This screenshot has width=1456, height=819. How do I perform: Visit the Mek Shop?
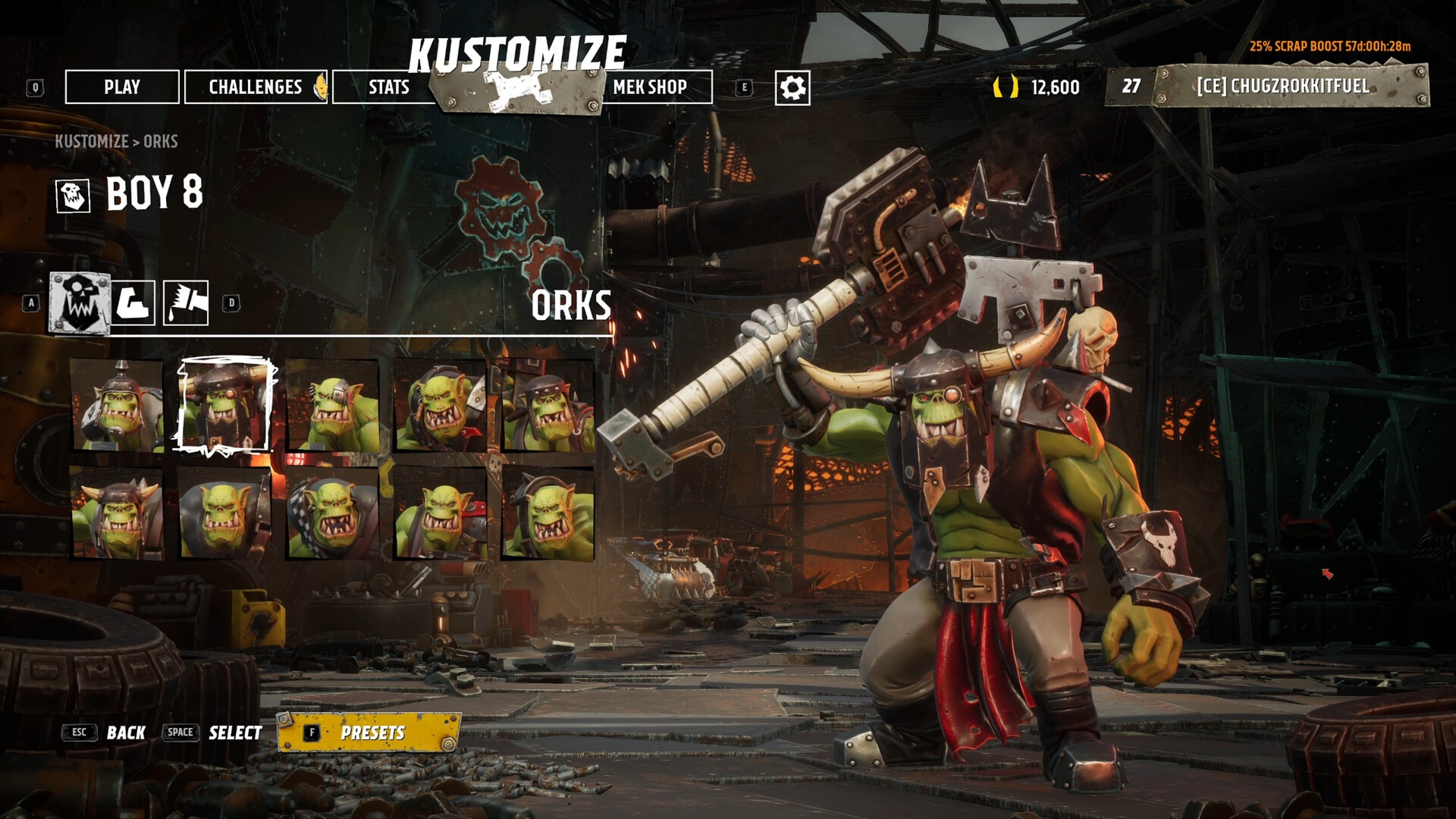(650, 87)
